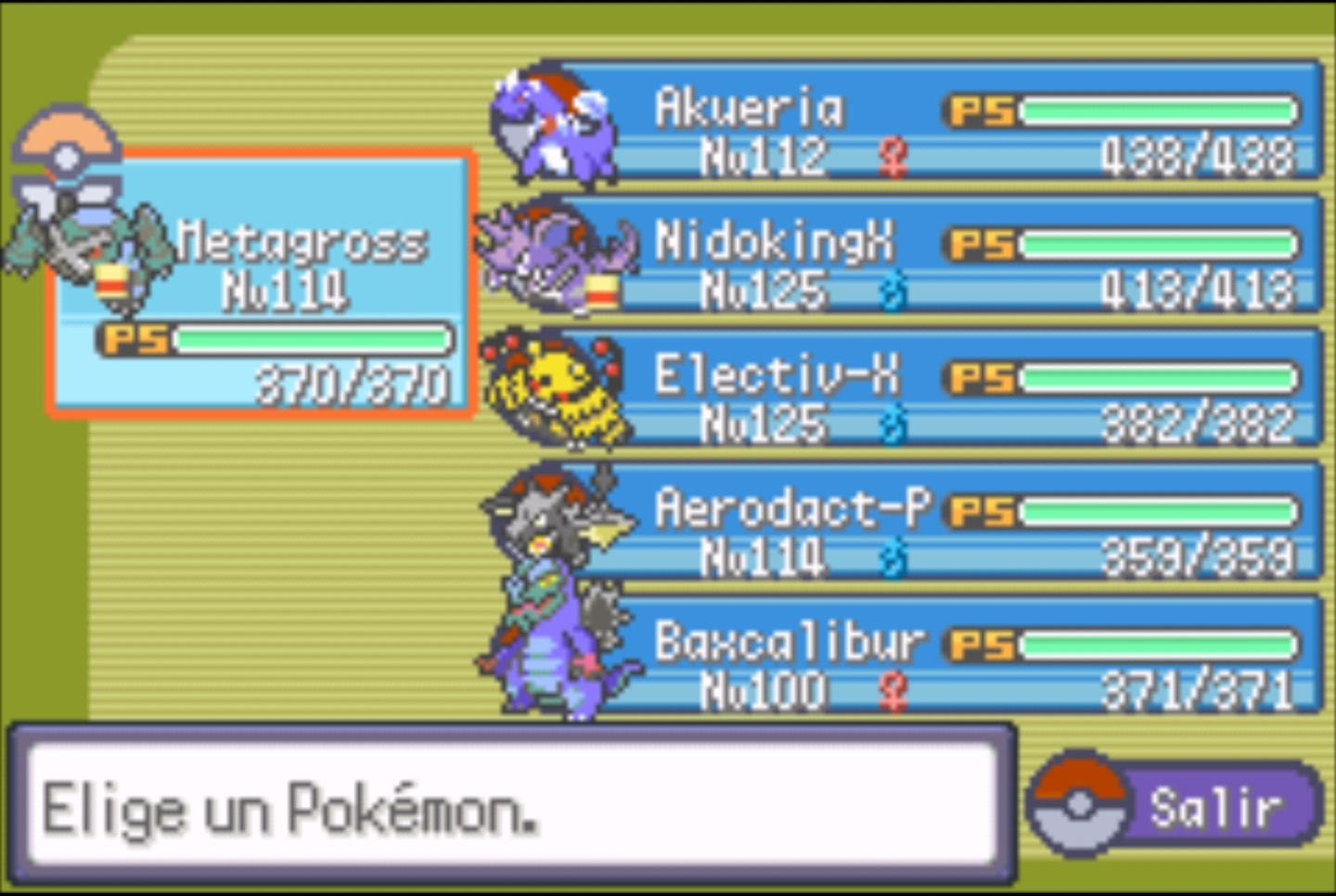Select Metagross in the lead slot
Screen dimensions: 1336x896
(x=264, y=283)
